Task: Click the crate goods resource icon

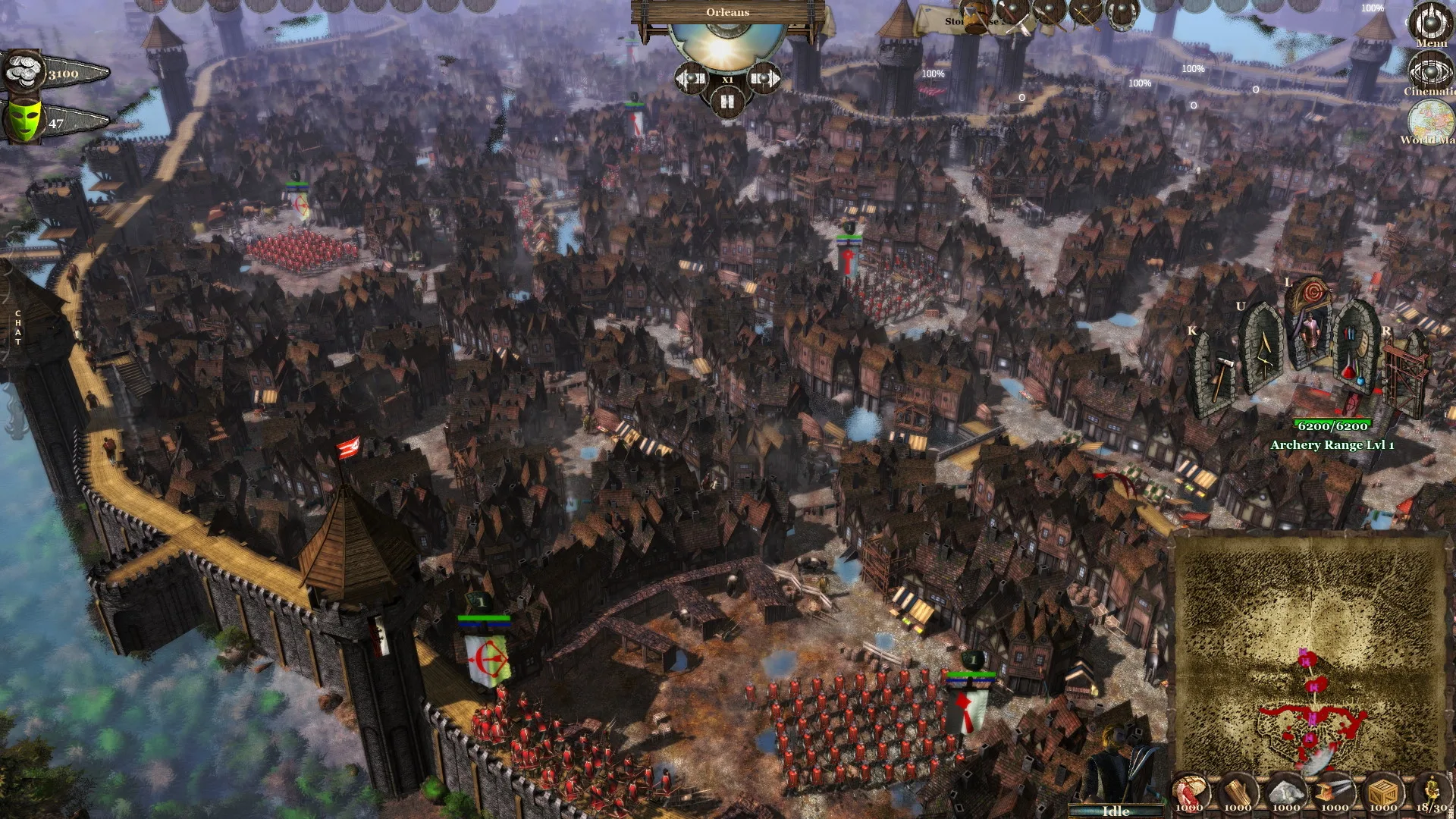Action: (1384, 792)
